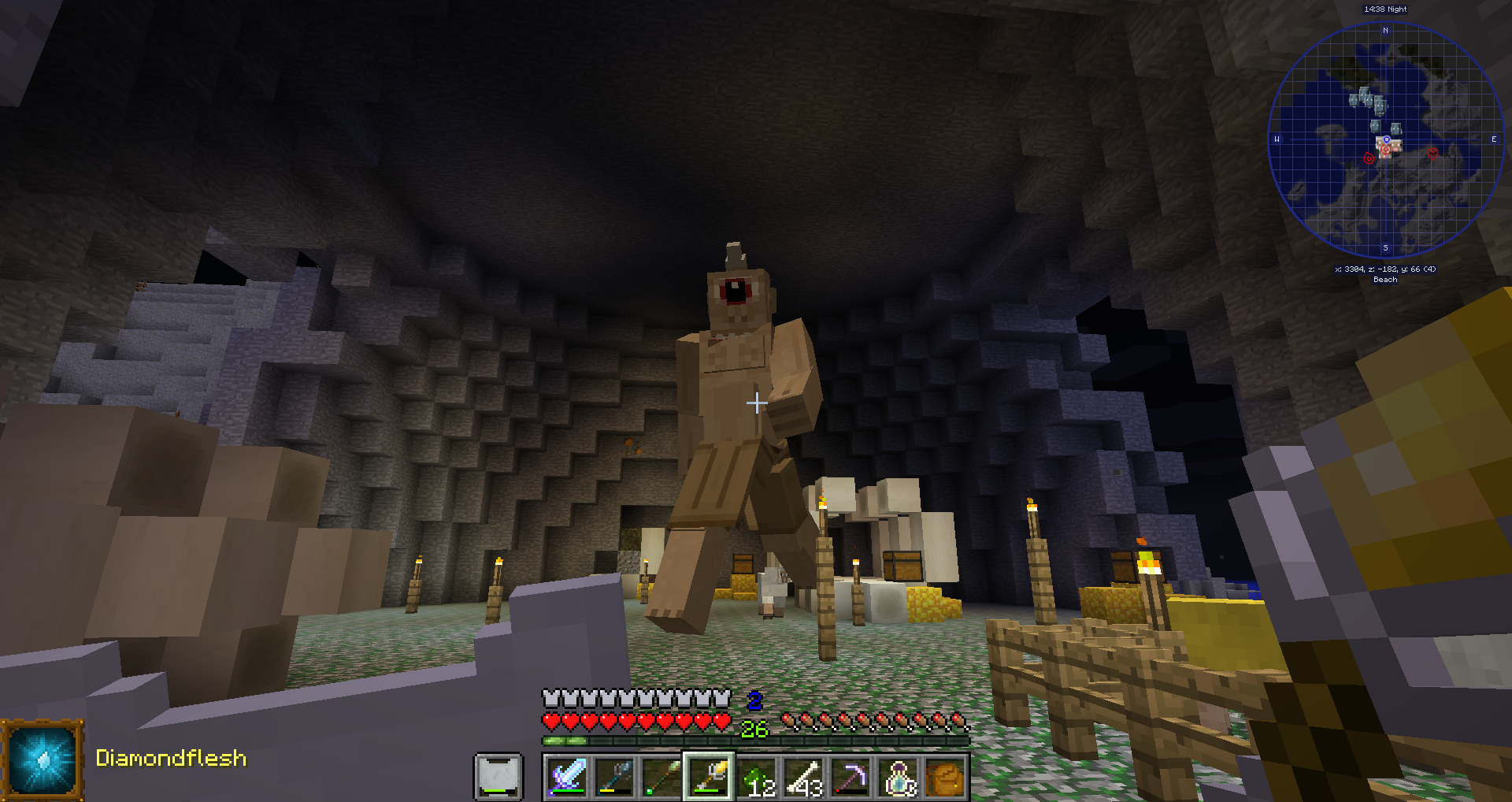Click the red waypoint marker east of the player

[x=1435, y=154]
